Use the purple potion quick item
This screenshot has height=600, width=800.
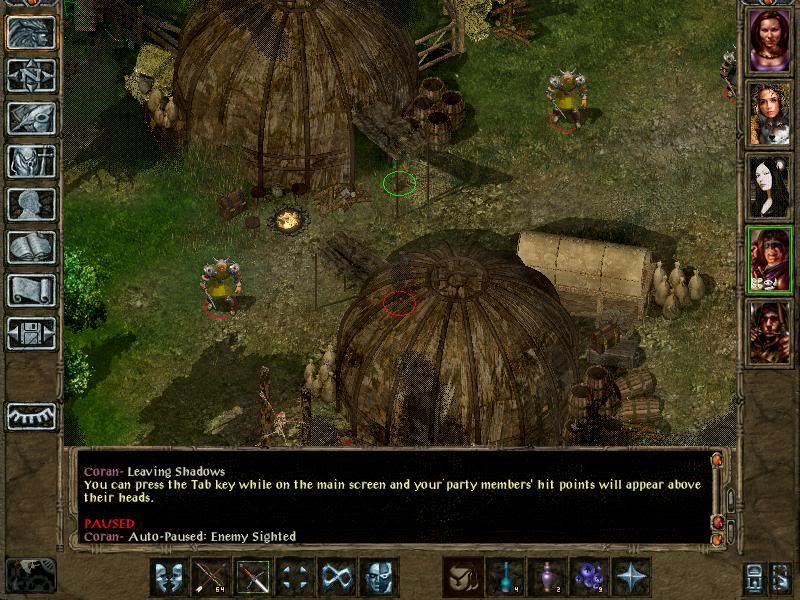coord(547,577)
